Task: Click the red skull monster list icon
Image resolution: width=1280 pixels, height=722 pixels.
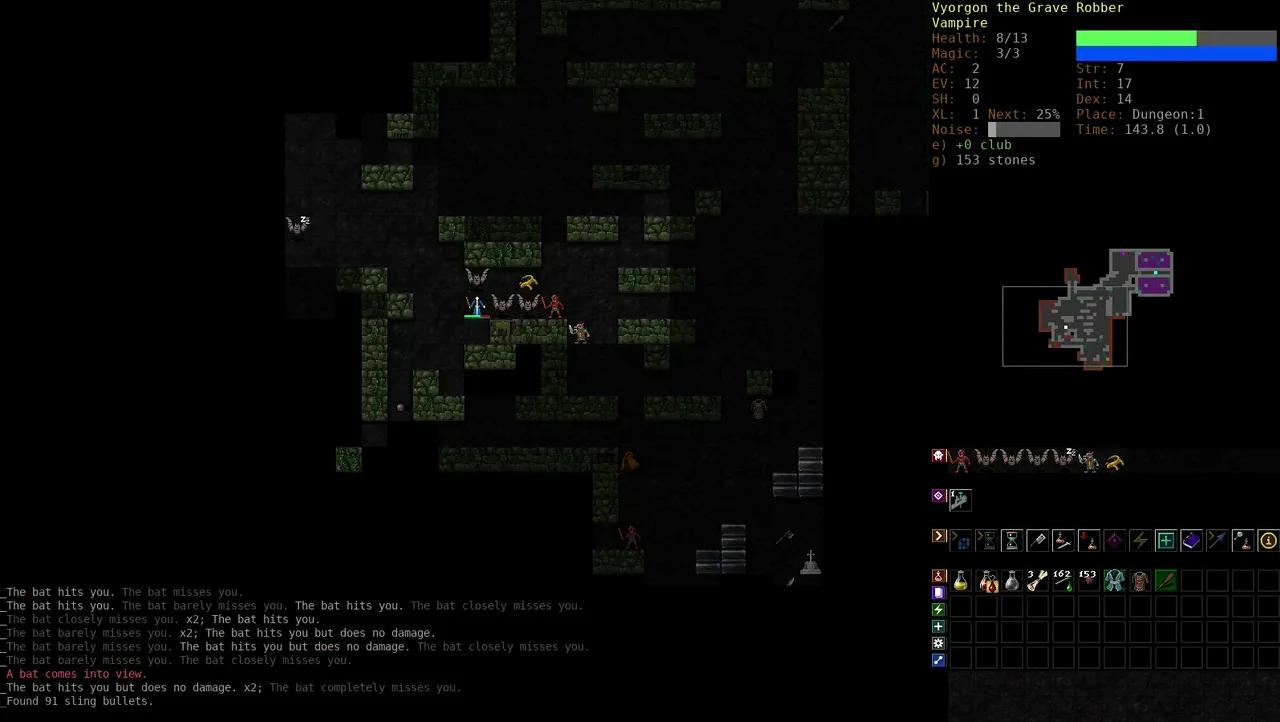Action: pyautogui.click(x=938, y=454)
